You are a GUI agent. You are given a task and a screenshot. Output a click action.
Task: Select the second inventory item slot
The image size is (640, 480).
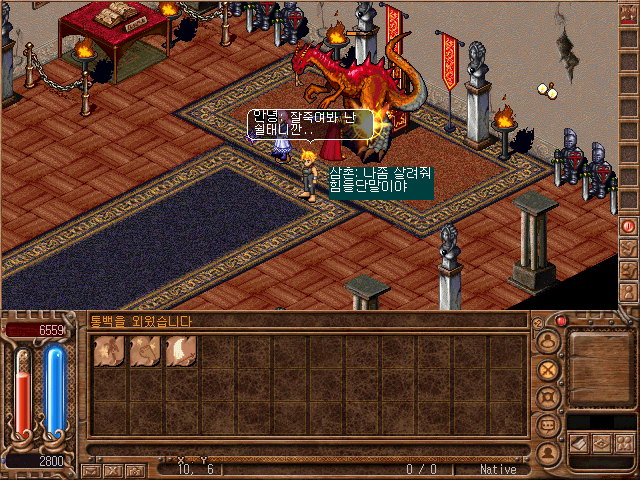click(144, 350)
